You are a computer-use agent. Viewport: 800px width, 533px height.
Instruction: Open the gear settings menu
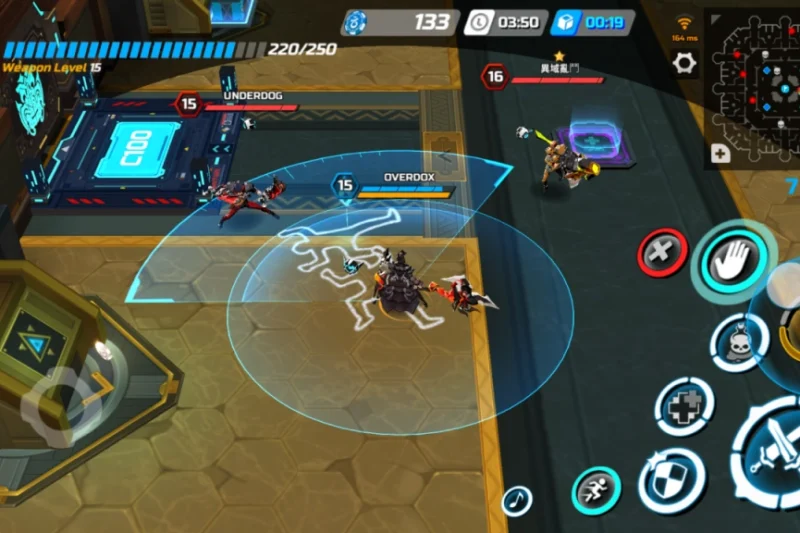point(684,63)
